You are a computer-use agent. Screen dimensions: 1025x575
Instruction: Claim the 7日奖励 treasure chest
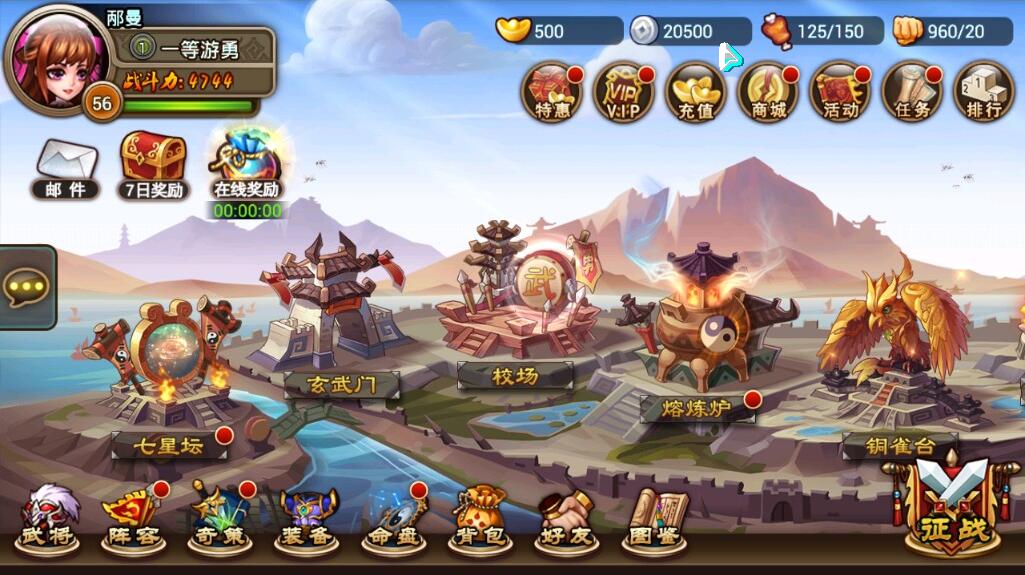click(153, 166)
